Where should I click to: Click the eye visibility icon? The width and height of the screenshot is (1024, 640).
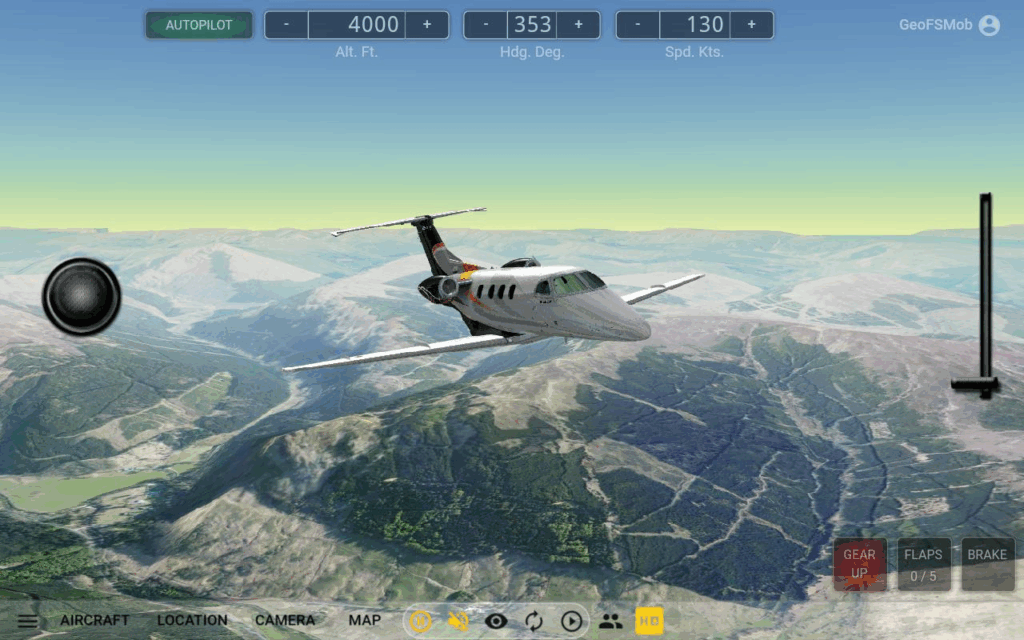click(496, 621)
